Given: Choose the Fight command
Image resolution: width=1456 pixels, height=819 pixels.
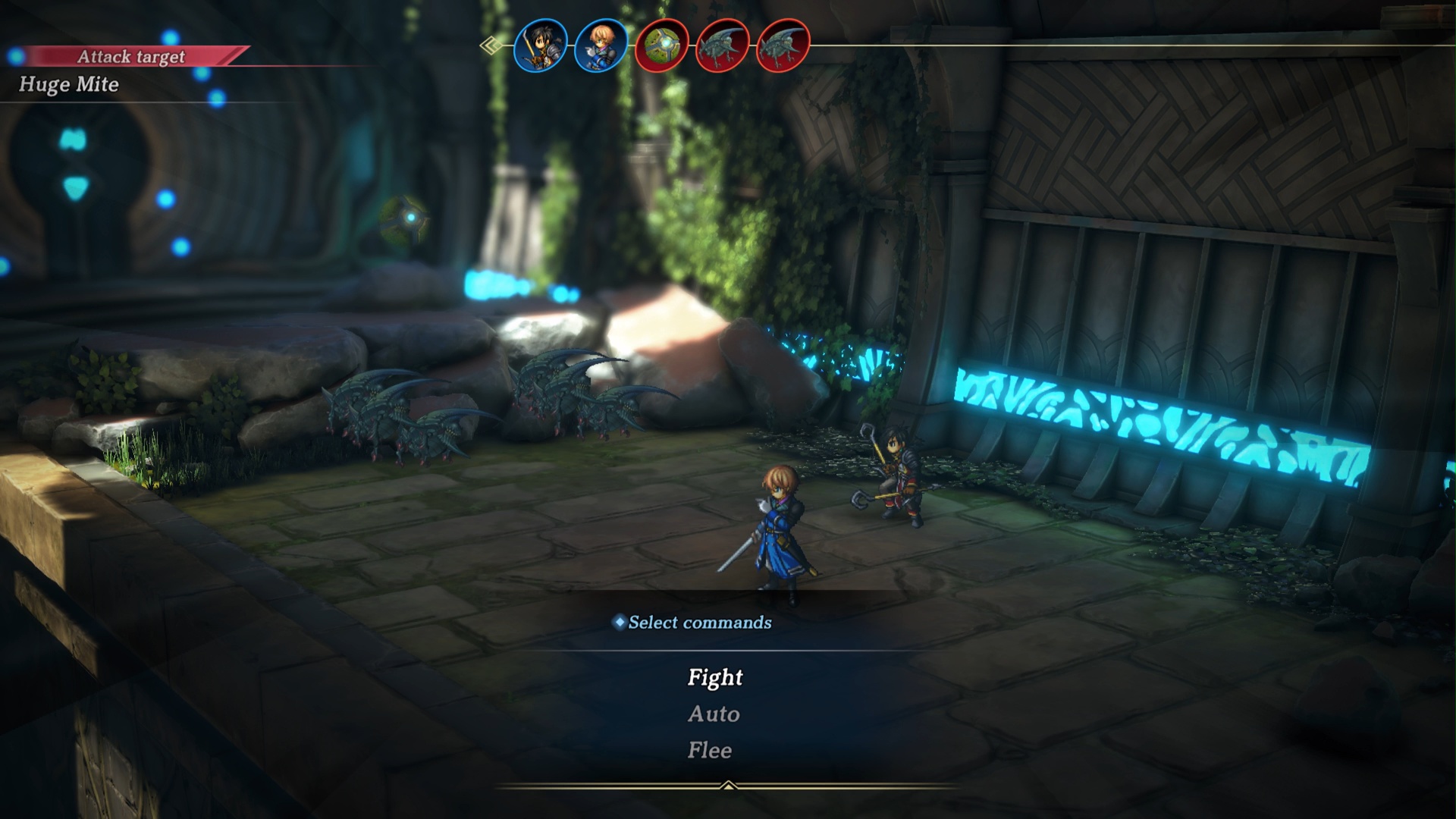Looking at the screenshot, I should coord(714,677).
